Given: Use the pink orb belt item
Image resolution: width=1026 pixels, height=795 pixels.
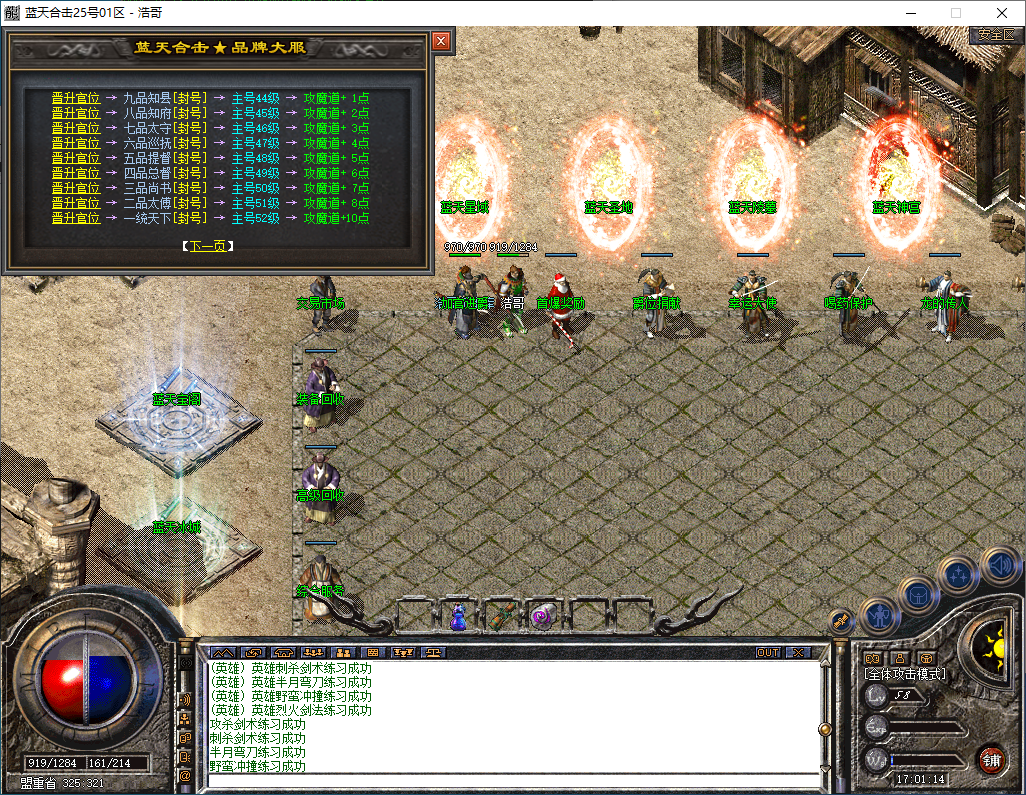Looking at the screenshot, I should [x=543, y=615].
